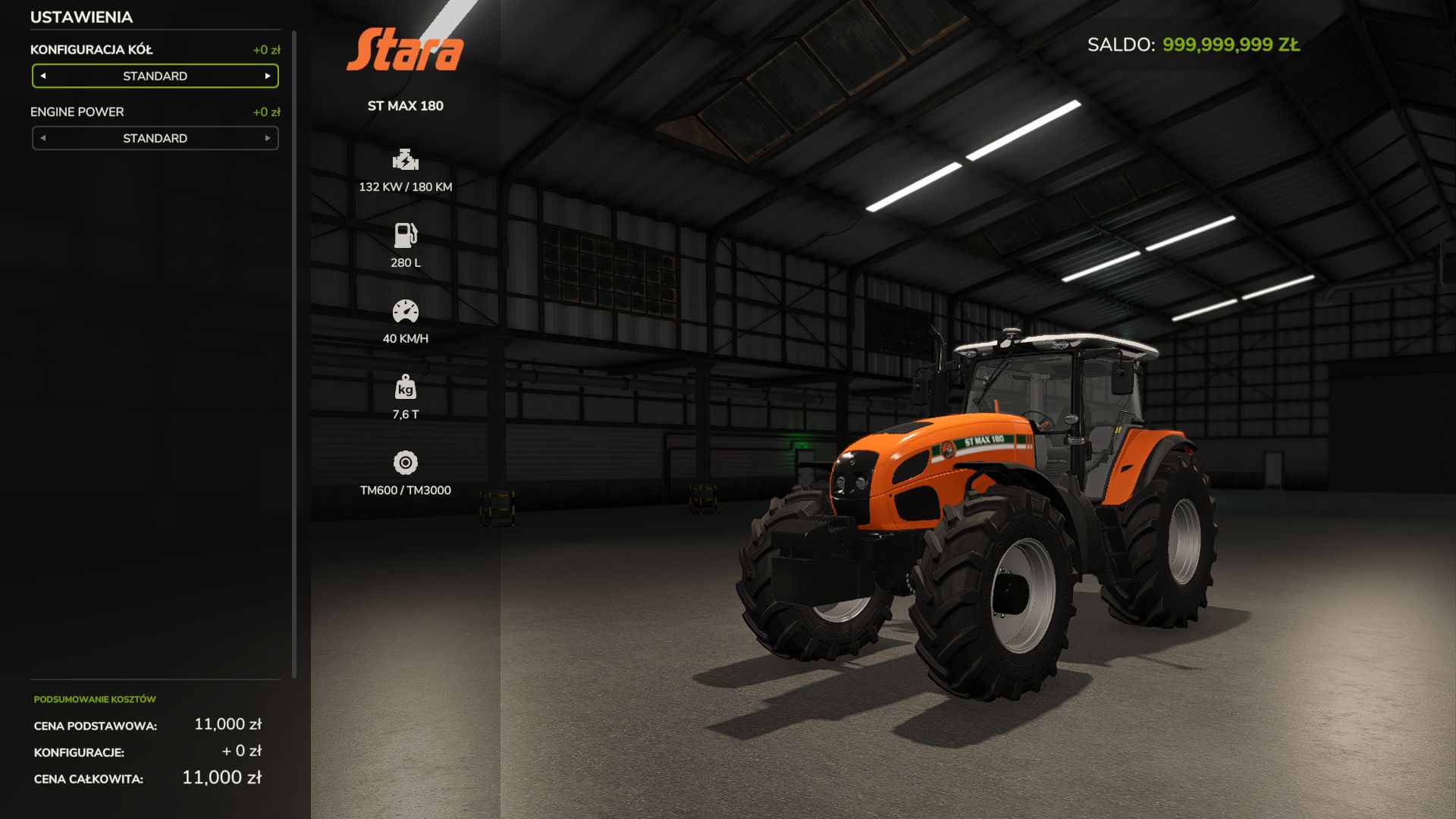The image size is (1456, 819).
Task: Select the ST MAX 180 model name
Action: coord(406,106)
